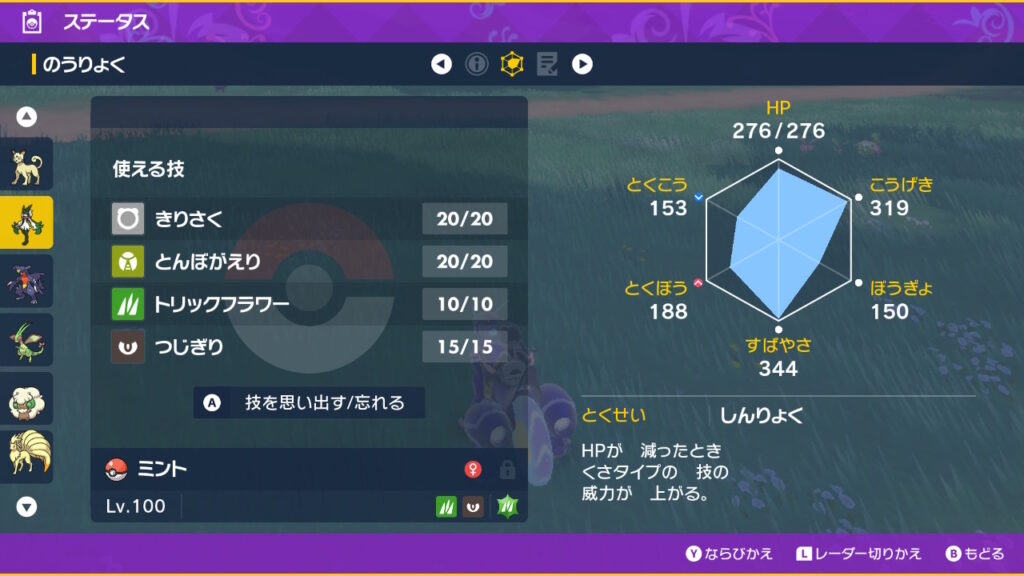Click the party list up arrow
This screenshot has height=576, width=1024.
tap(27, 117)
